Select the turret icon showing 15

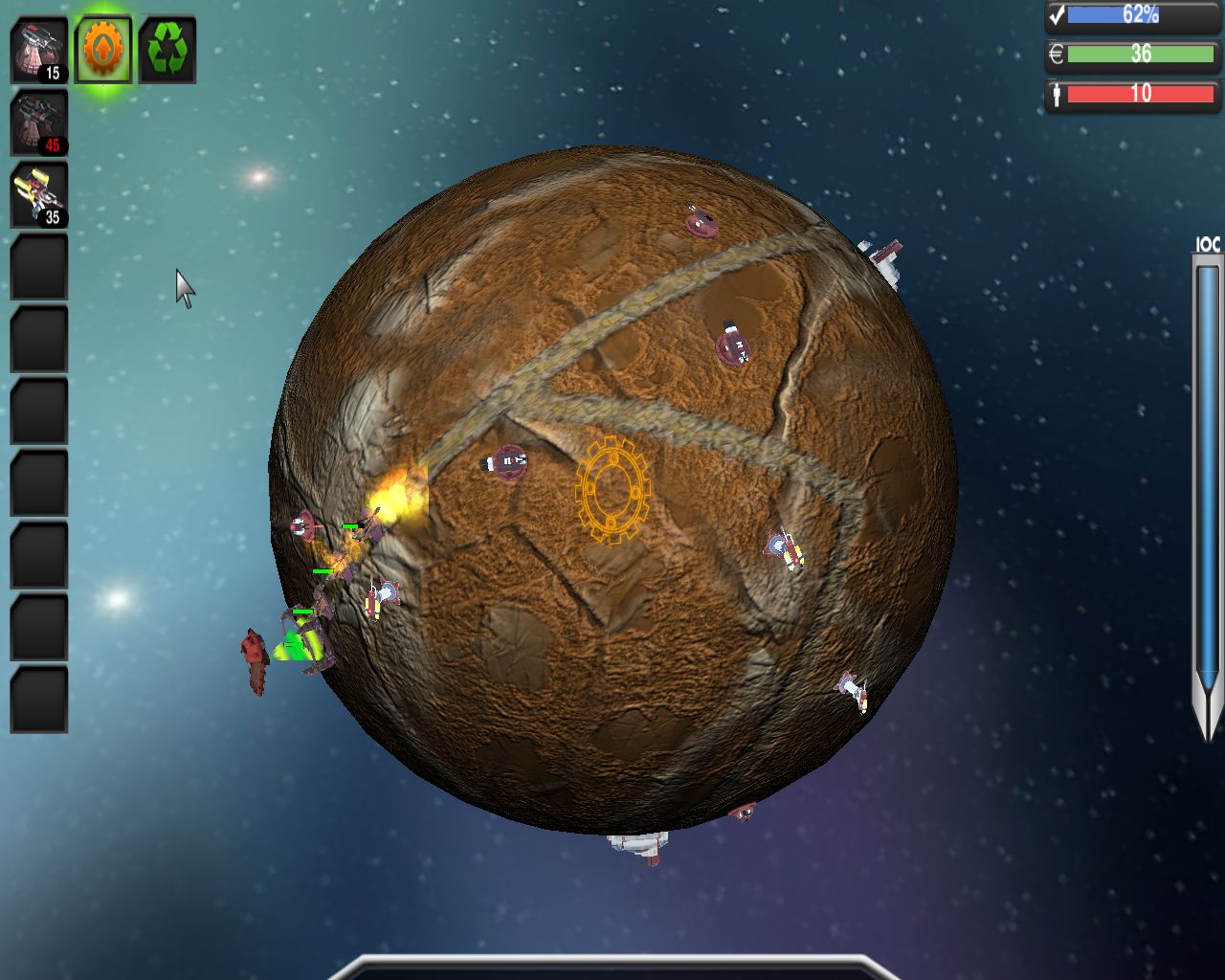coord(38,46)
